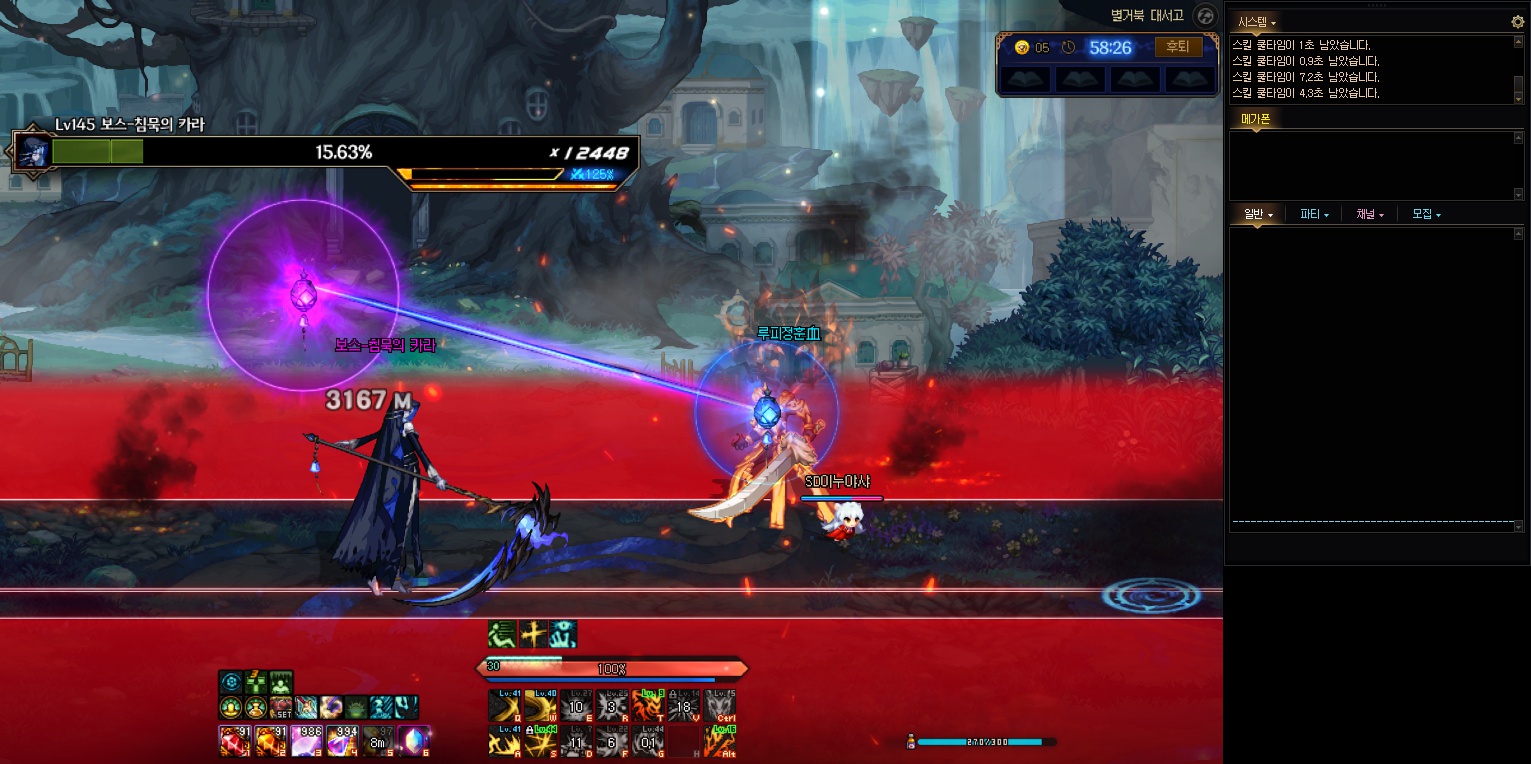
Task: Activate the Alt-key fire skill
Action: (x=720, y=741)
